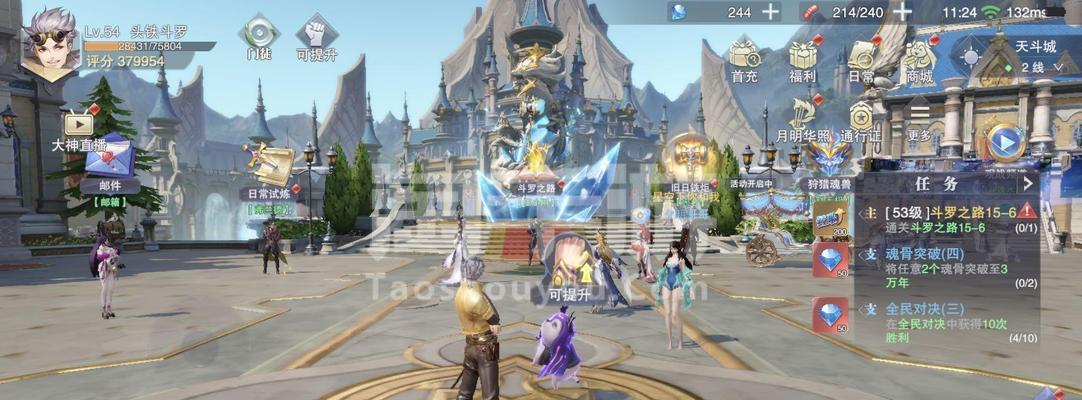Collapse the 任务 quest panel arrow

point(1027,183)
